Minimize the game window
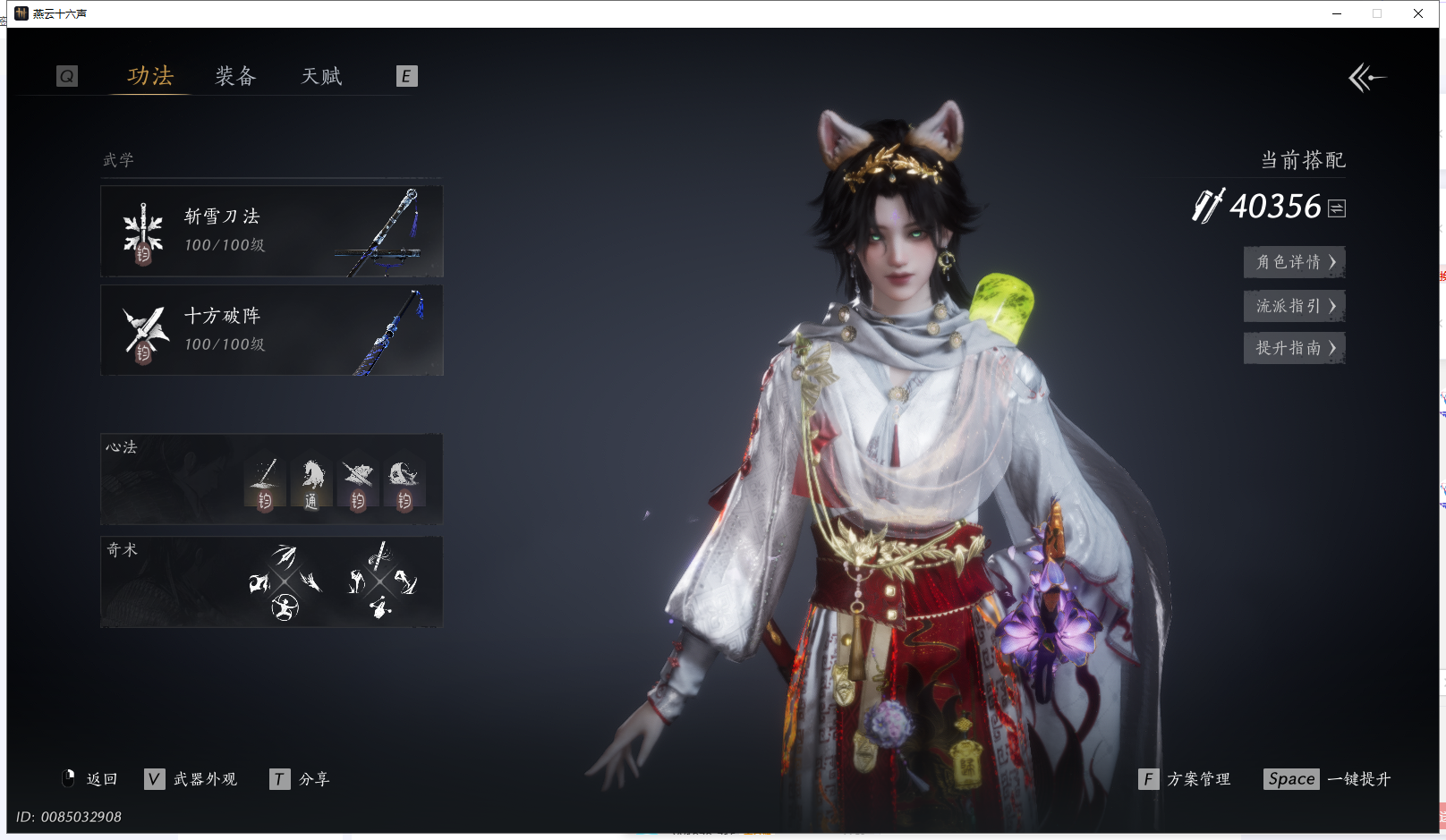Image resolution: width=1446 pixels, height=840 pixels. [1337, 13]
